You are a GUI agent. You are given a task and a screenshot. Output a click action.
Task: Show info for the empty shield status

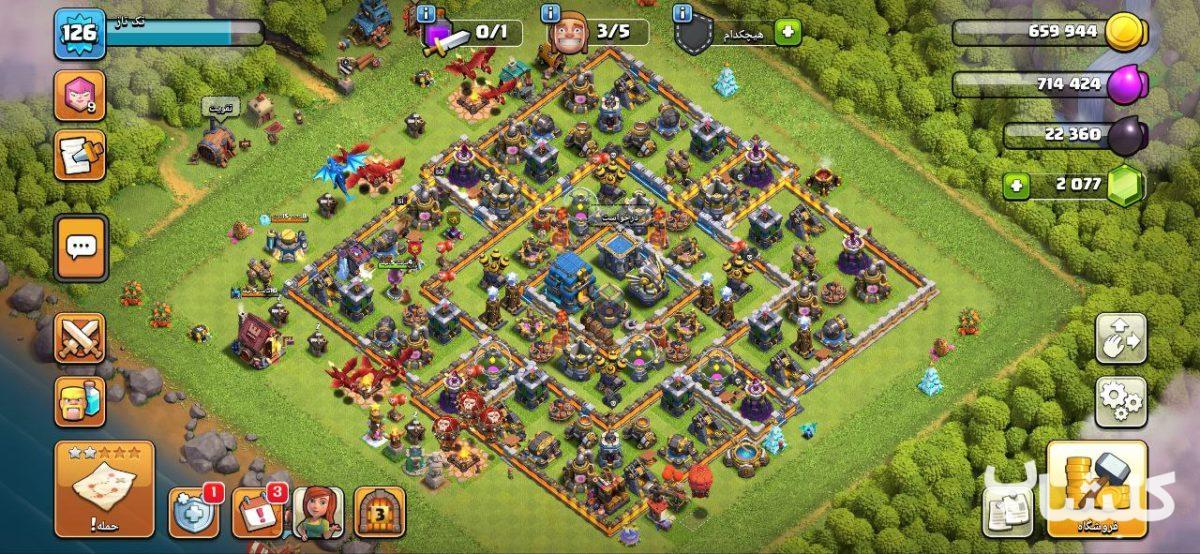pyautogui.click(x=683, y=13)
